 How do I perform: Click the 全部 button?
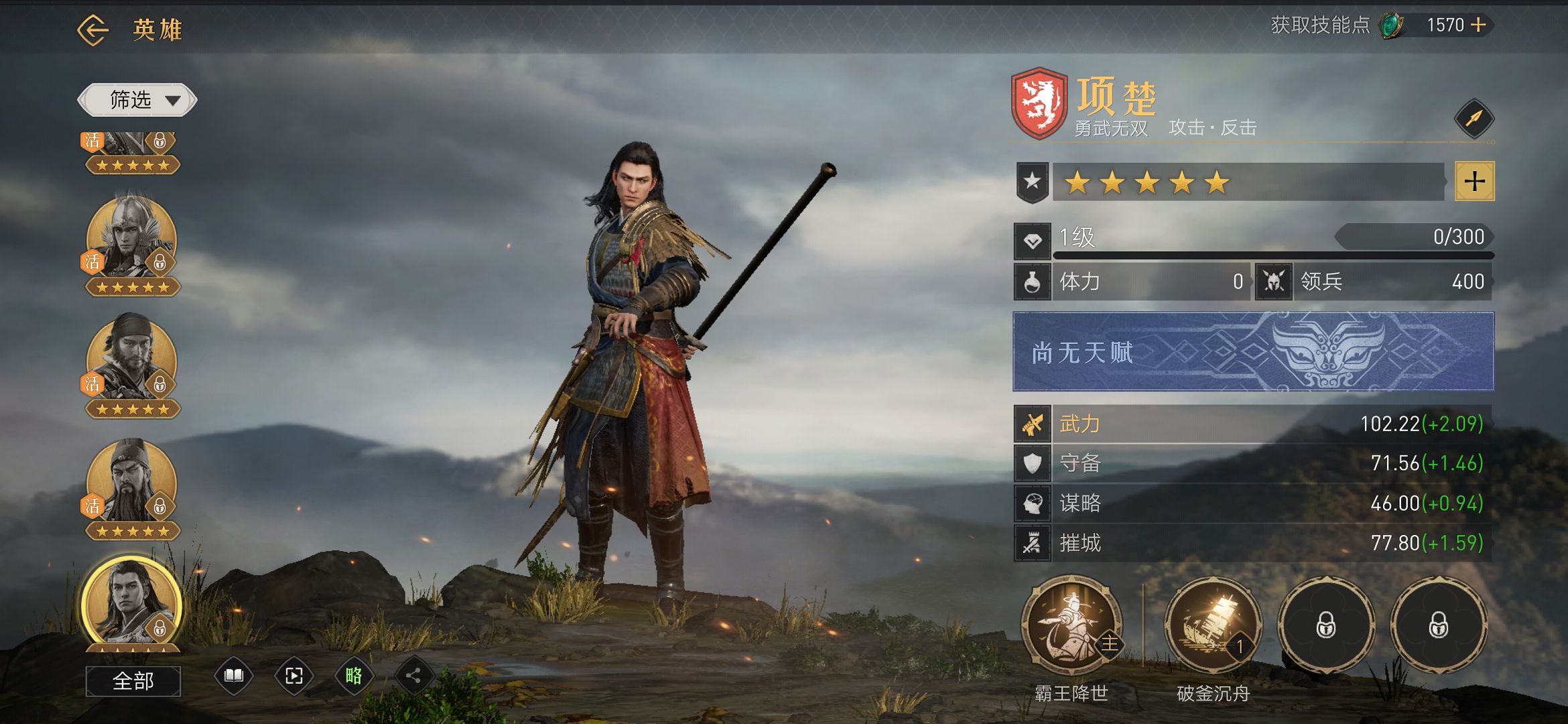(133, 681)
